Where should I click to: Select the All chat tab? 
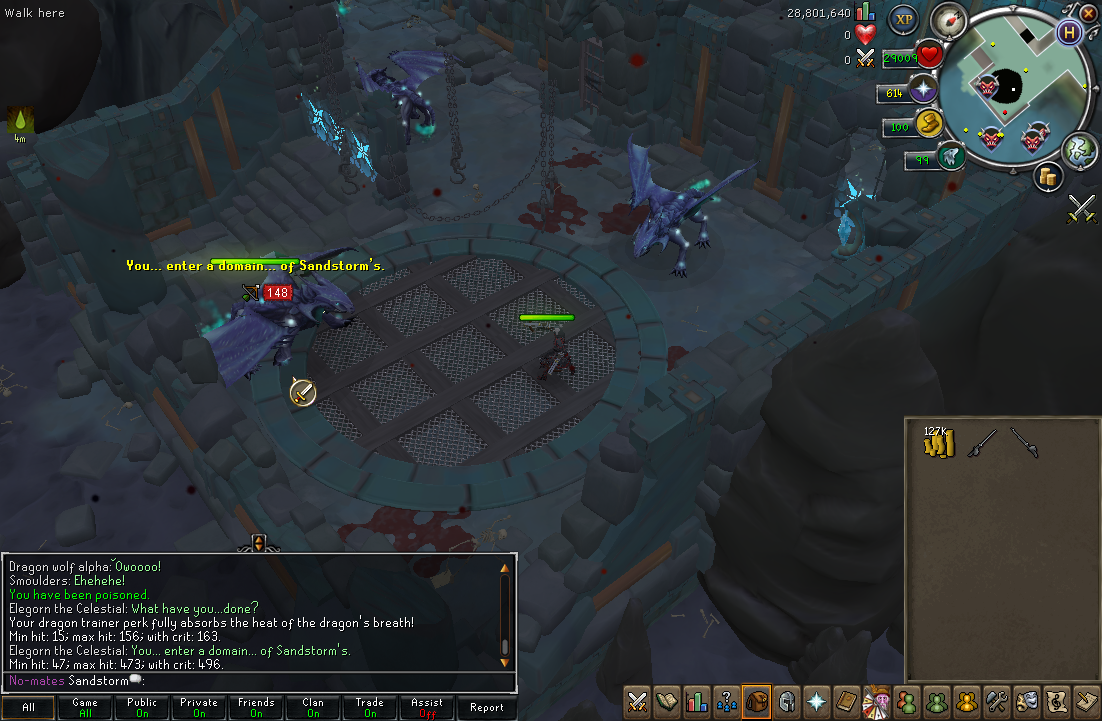[x=28, y=707]
